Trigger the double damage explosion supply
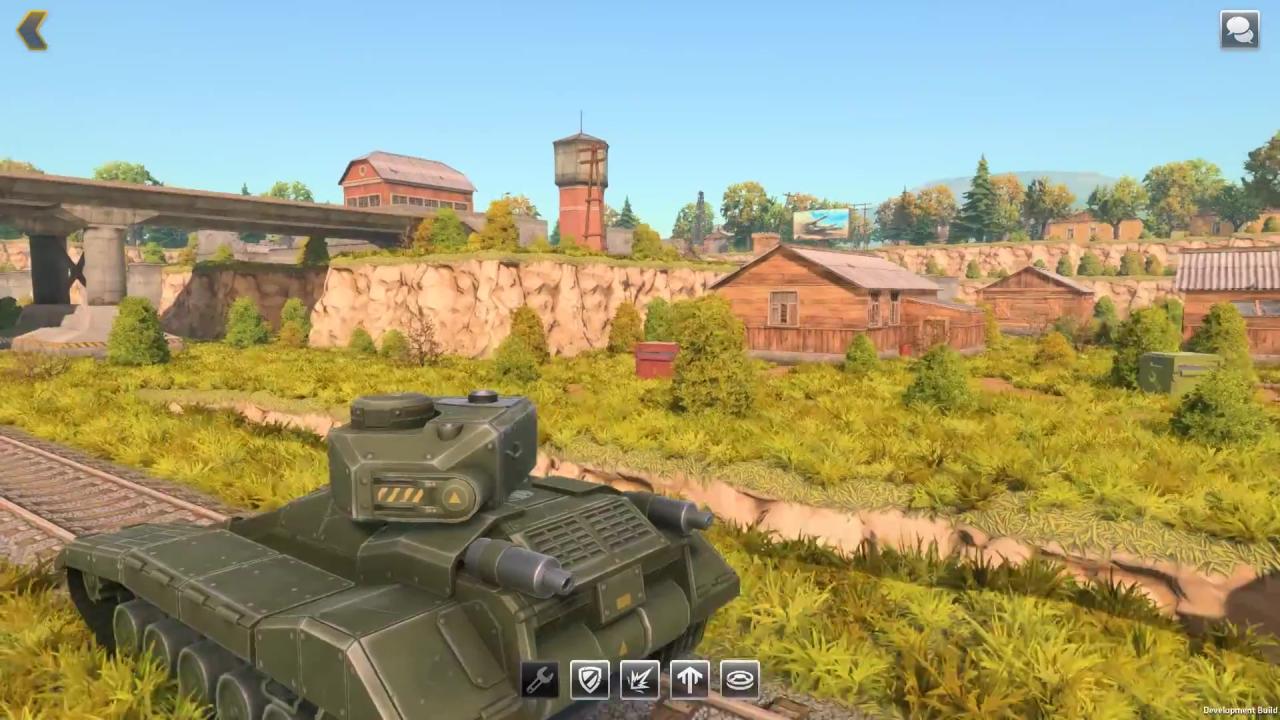Viewport: 1280px width, 720px height. point(639,680)
